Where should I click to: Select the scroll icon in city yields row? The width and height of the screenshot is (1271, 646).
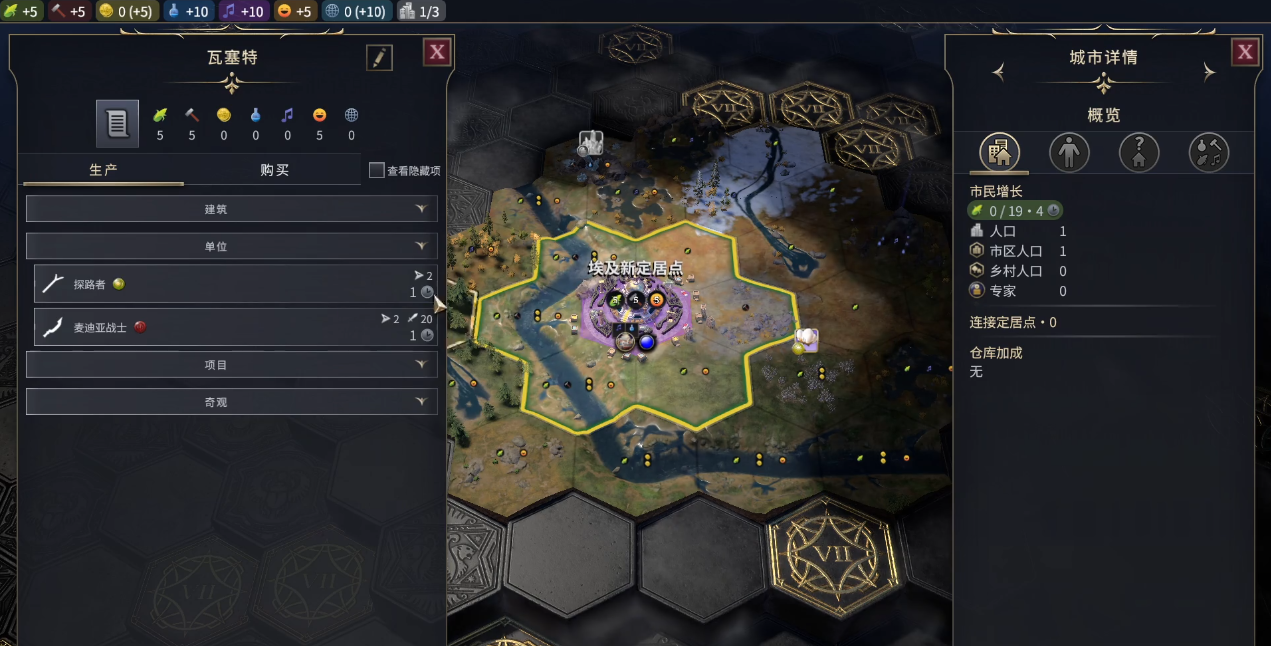(x=117, y=124)
